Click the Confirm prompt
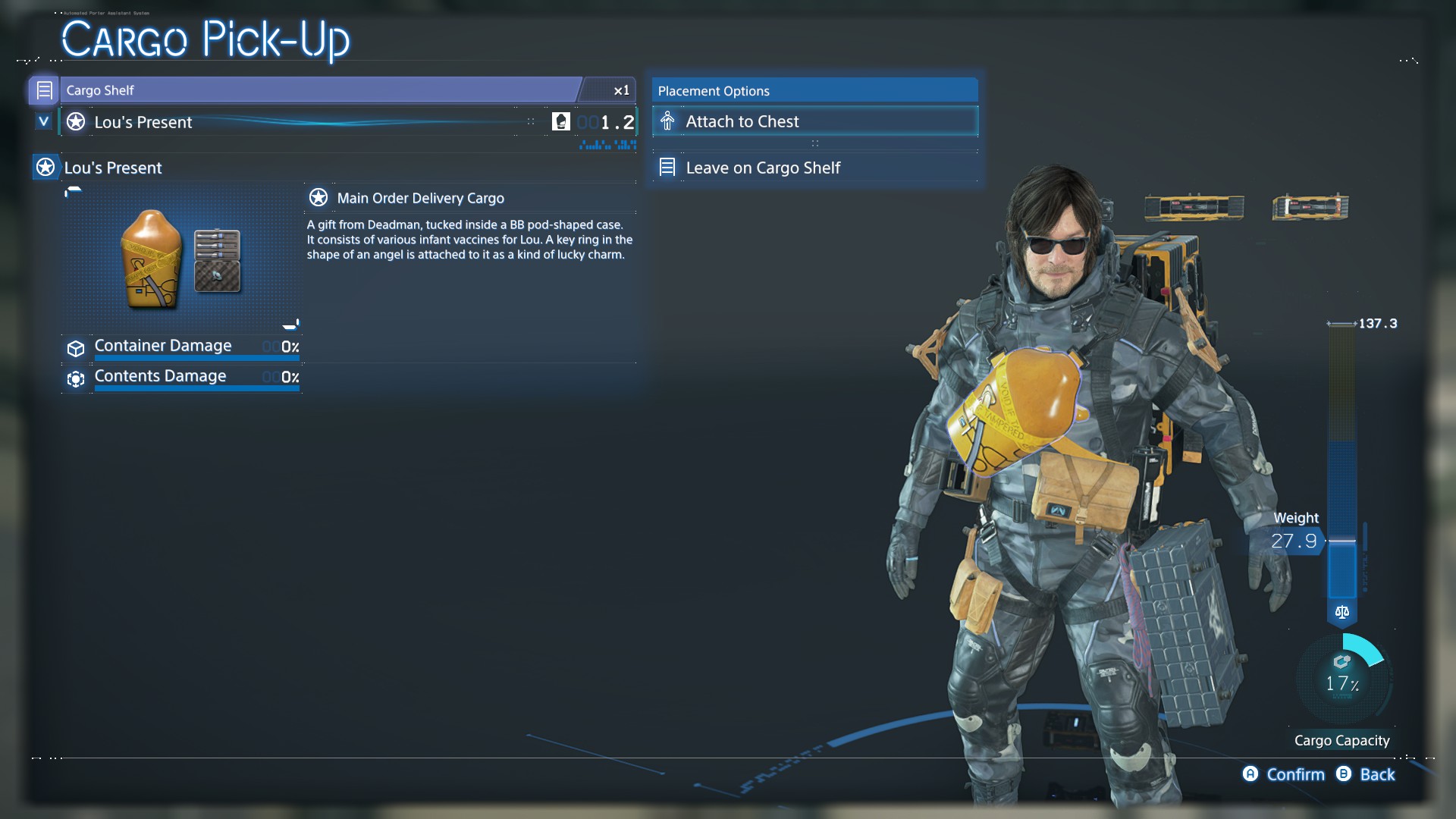The image size is (1456, 819). point(1284,774)
